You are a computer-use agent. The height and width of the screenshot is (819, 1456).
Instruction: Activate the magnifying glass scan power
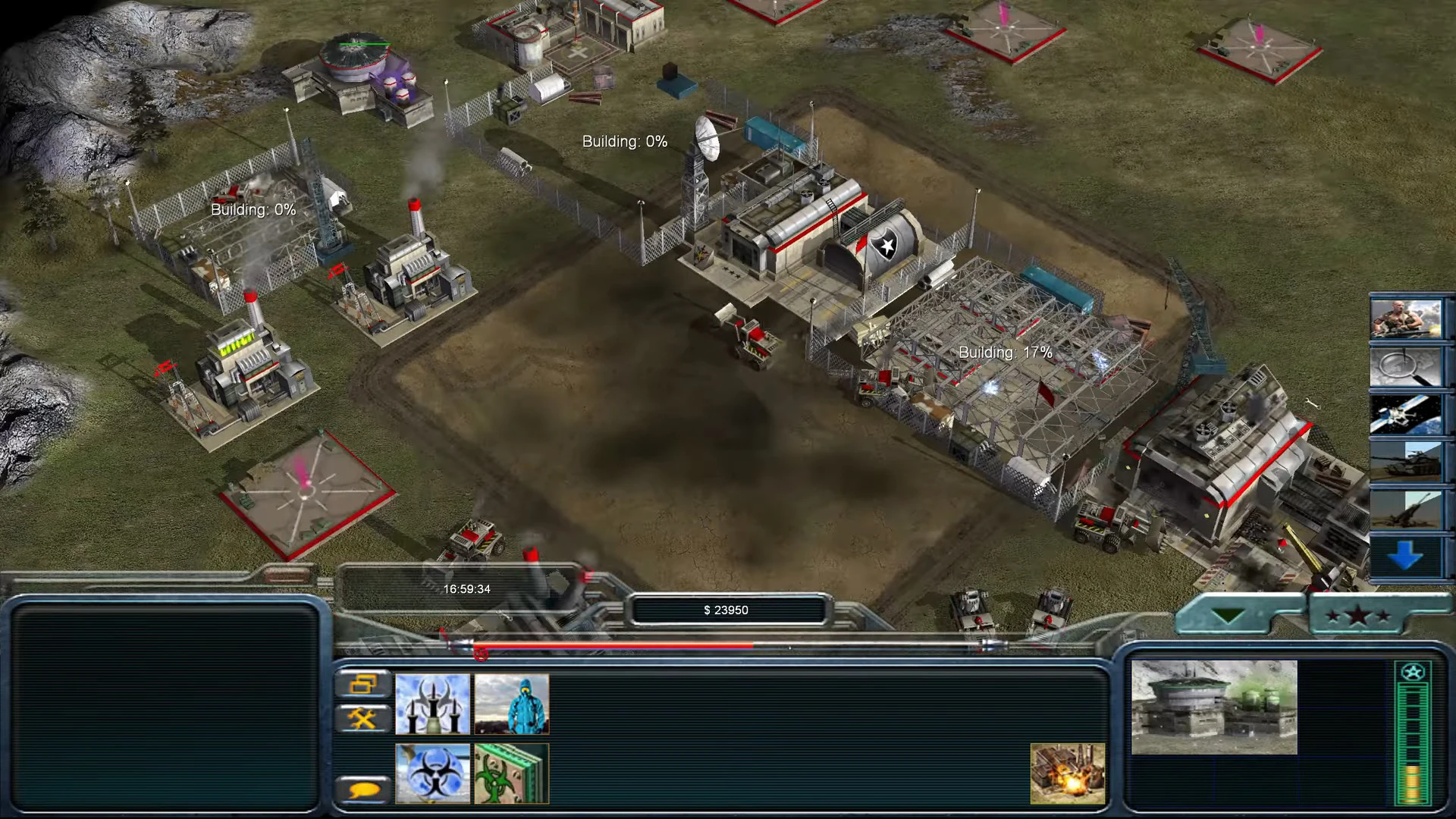1405,366
